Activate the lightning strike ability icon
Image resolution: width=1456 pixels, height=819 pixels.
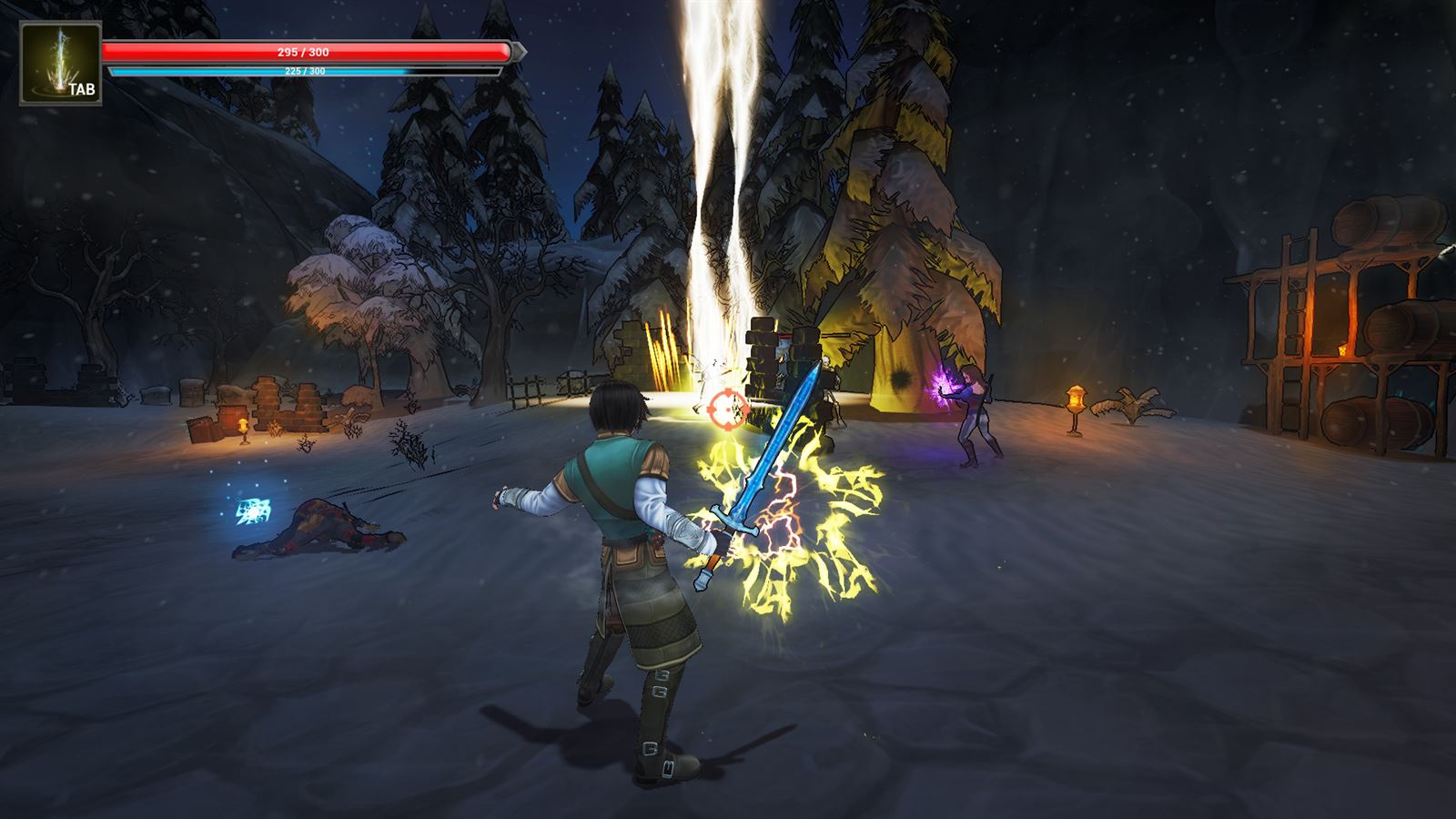[60, 64]
